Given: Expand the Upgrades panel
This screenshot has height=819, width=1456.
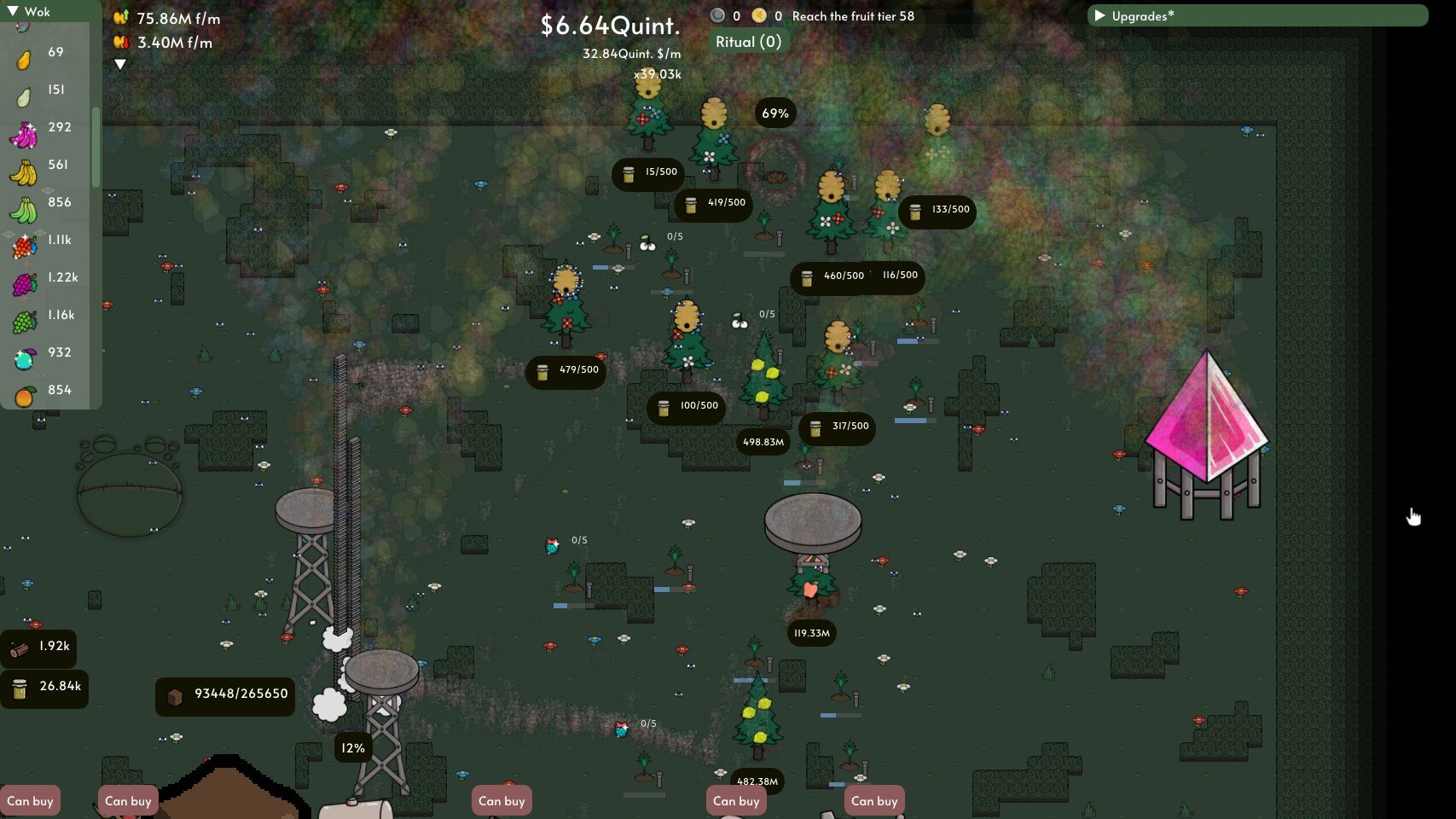Looking at the screenshot, I should (x=1256, y=15).
